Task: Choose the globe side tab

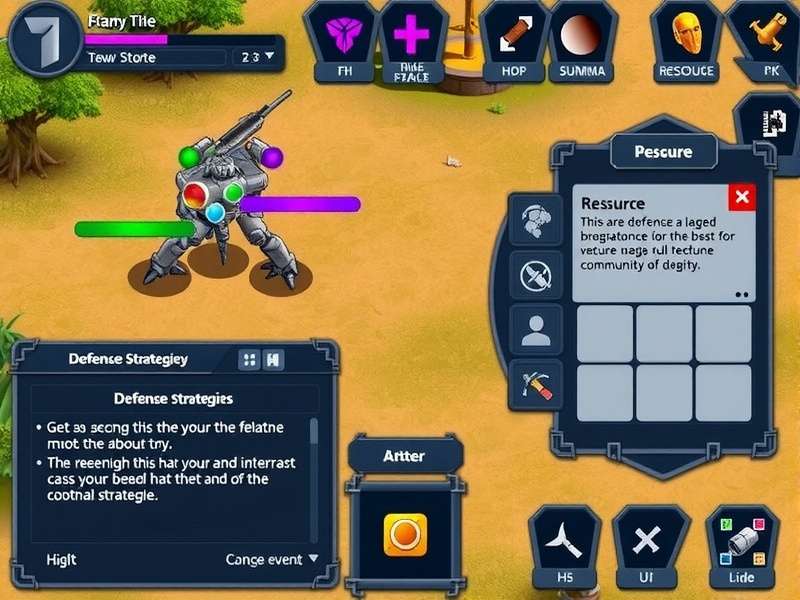Action: pyautogui.click(x=537, y=218)
